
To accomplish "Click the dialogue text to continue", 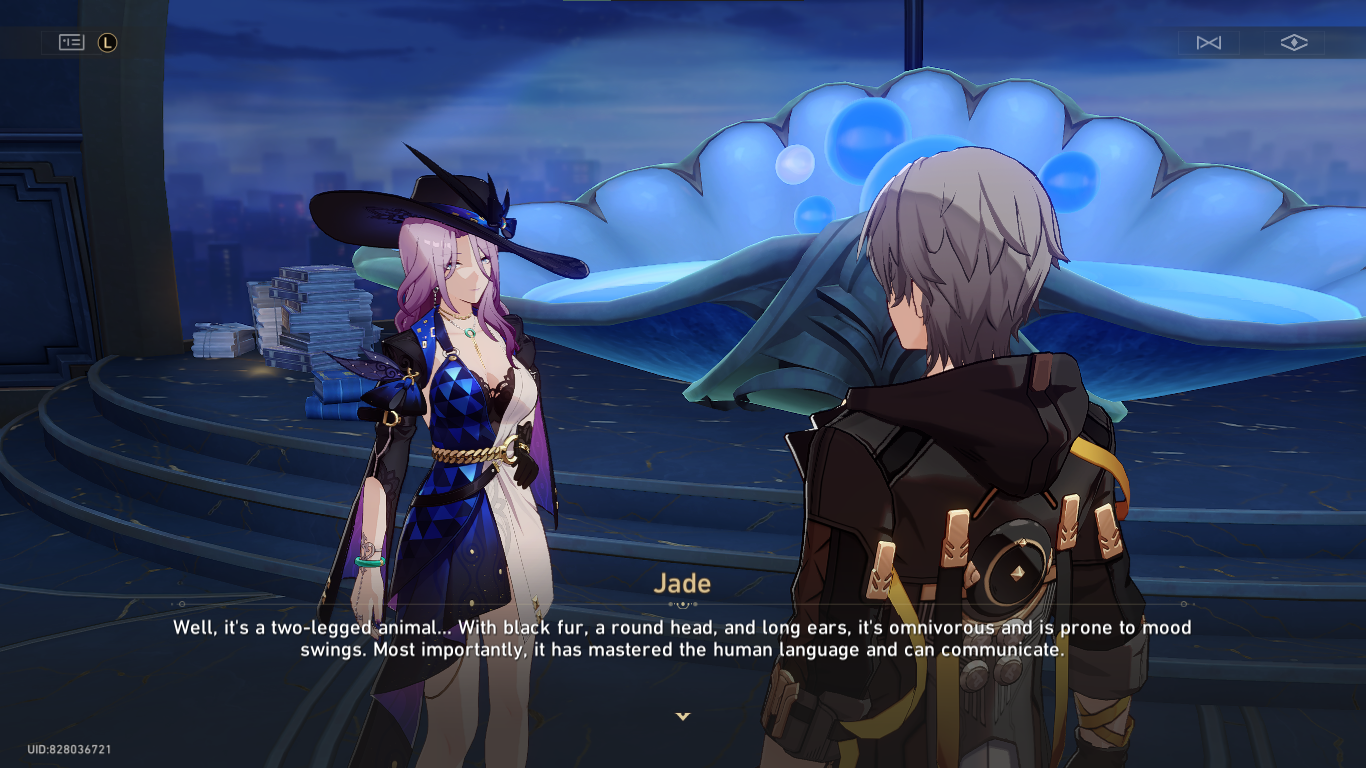I will point(683,640).
